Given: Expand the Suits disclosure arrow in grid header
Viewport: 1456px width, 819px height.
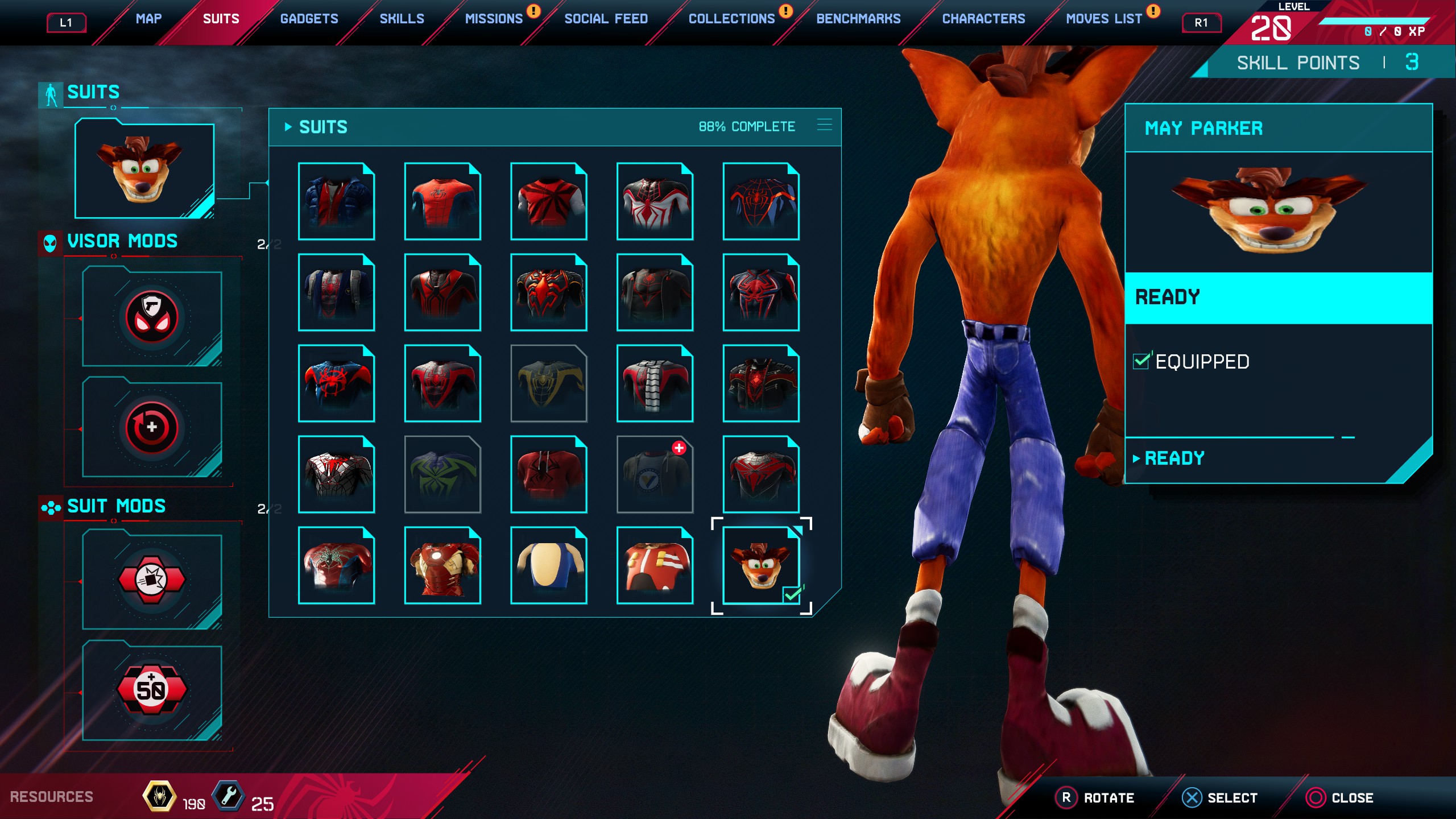Looking at the screenshot, I should (x=288, y=127).
